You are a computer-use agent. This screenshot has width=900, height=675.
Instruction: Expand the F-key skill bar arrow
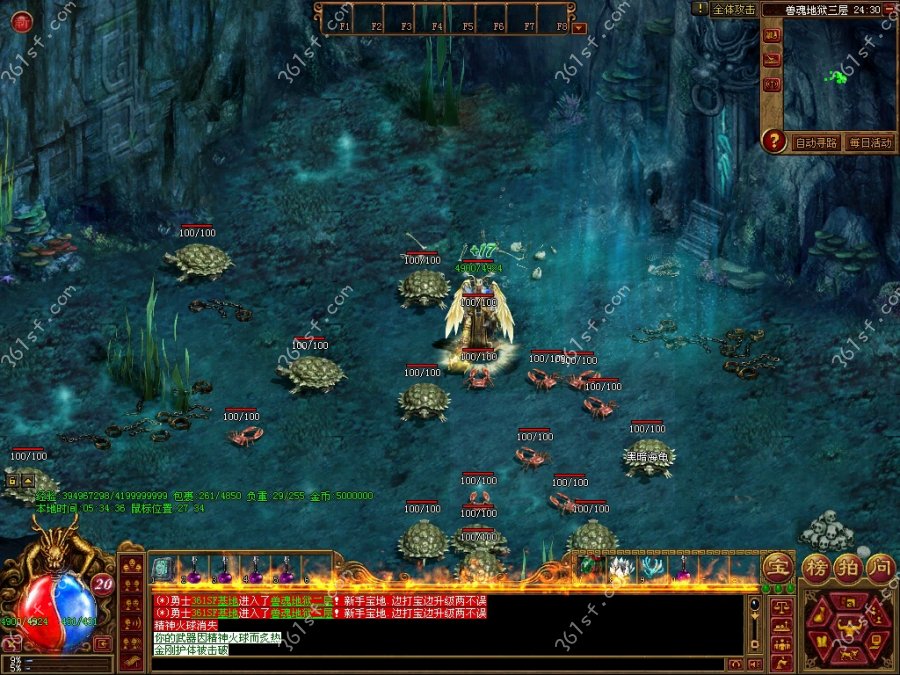(578, 27)
